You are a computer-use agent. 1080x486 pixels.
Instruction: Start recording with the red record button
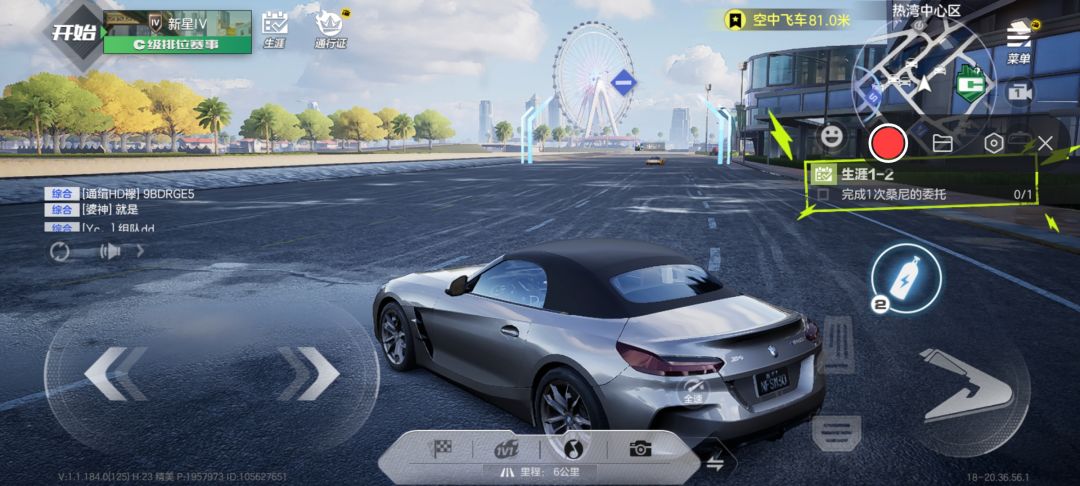click(887, 143)
